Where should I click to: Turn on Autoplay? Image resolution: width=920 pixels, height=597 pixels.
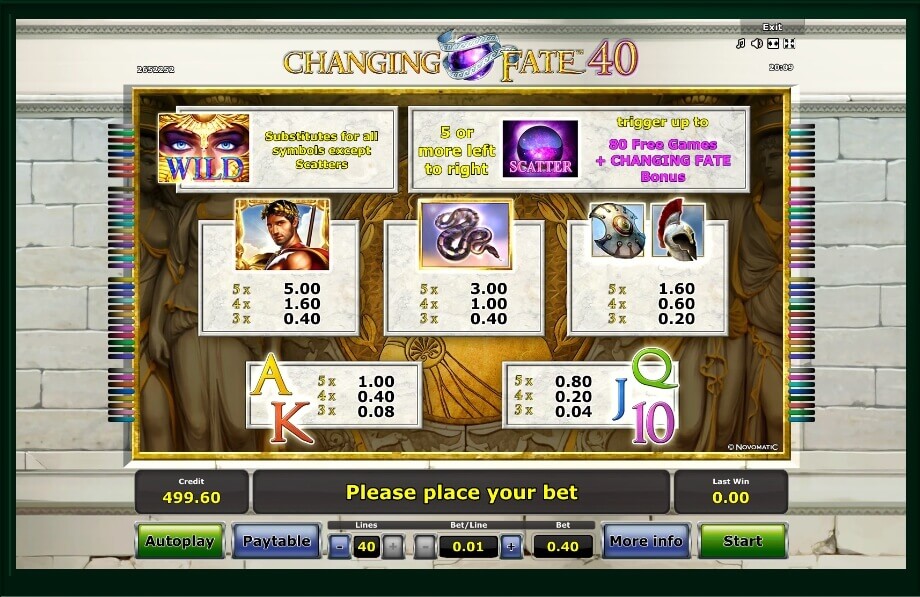(180, 541)
